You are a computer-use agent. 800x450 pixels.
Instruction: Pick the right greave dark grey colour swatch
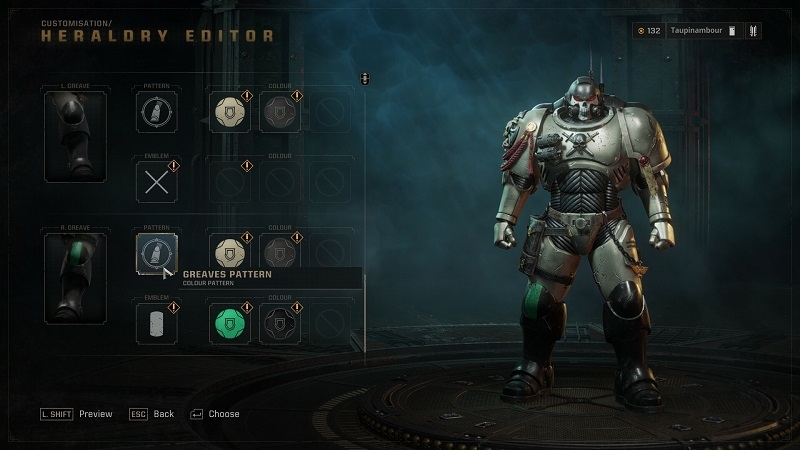[x=281, y=253]
